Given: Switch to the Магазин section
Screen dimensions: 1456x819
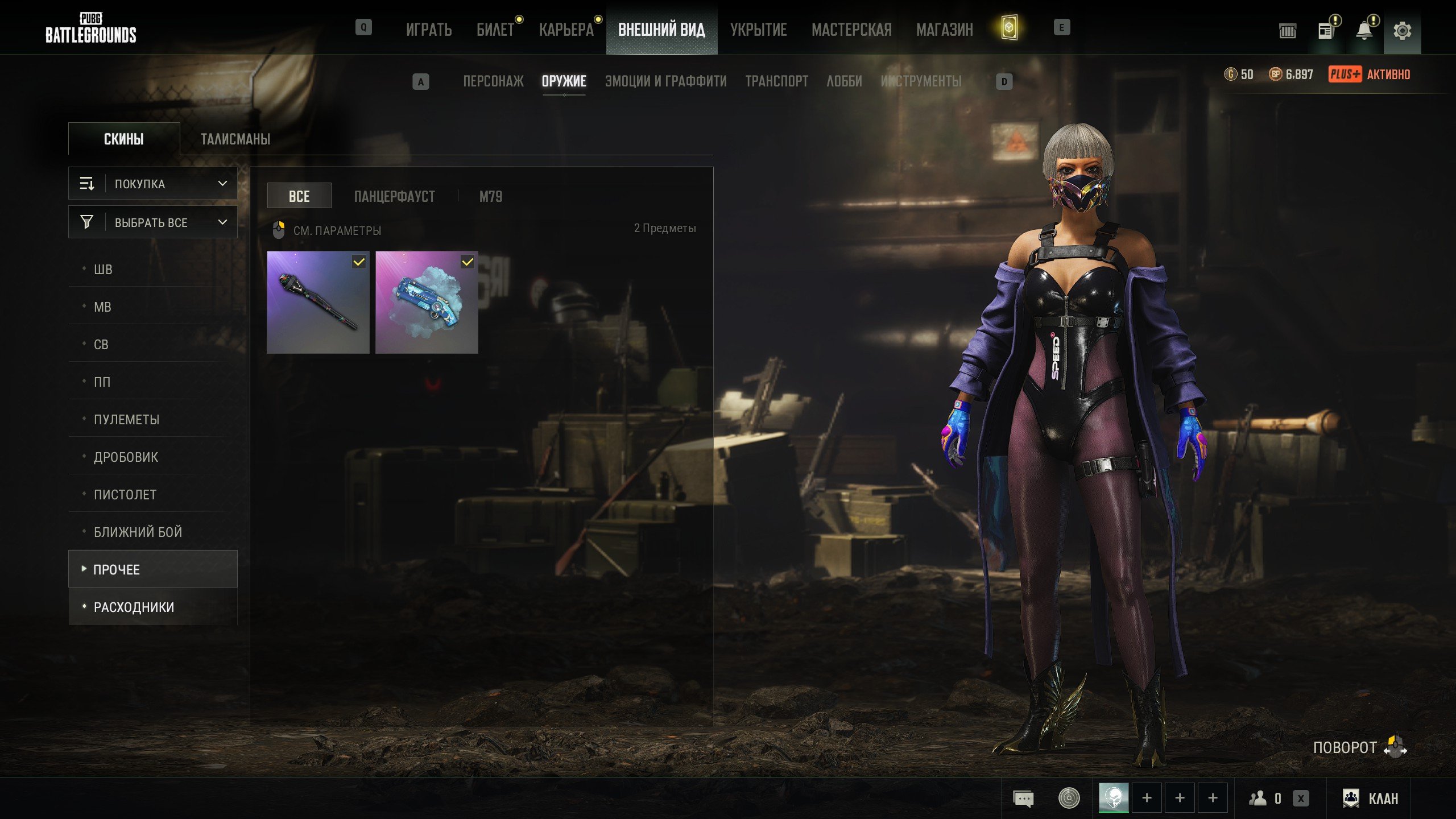Looking at the screenshot, I should 944,30.
